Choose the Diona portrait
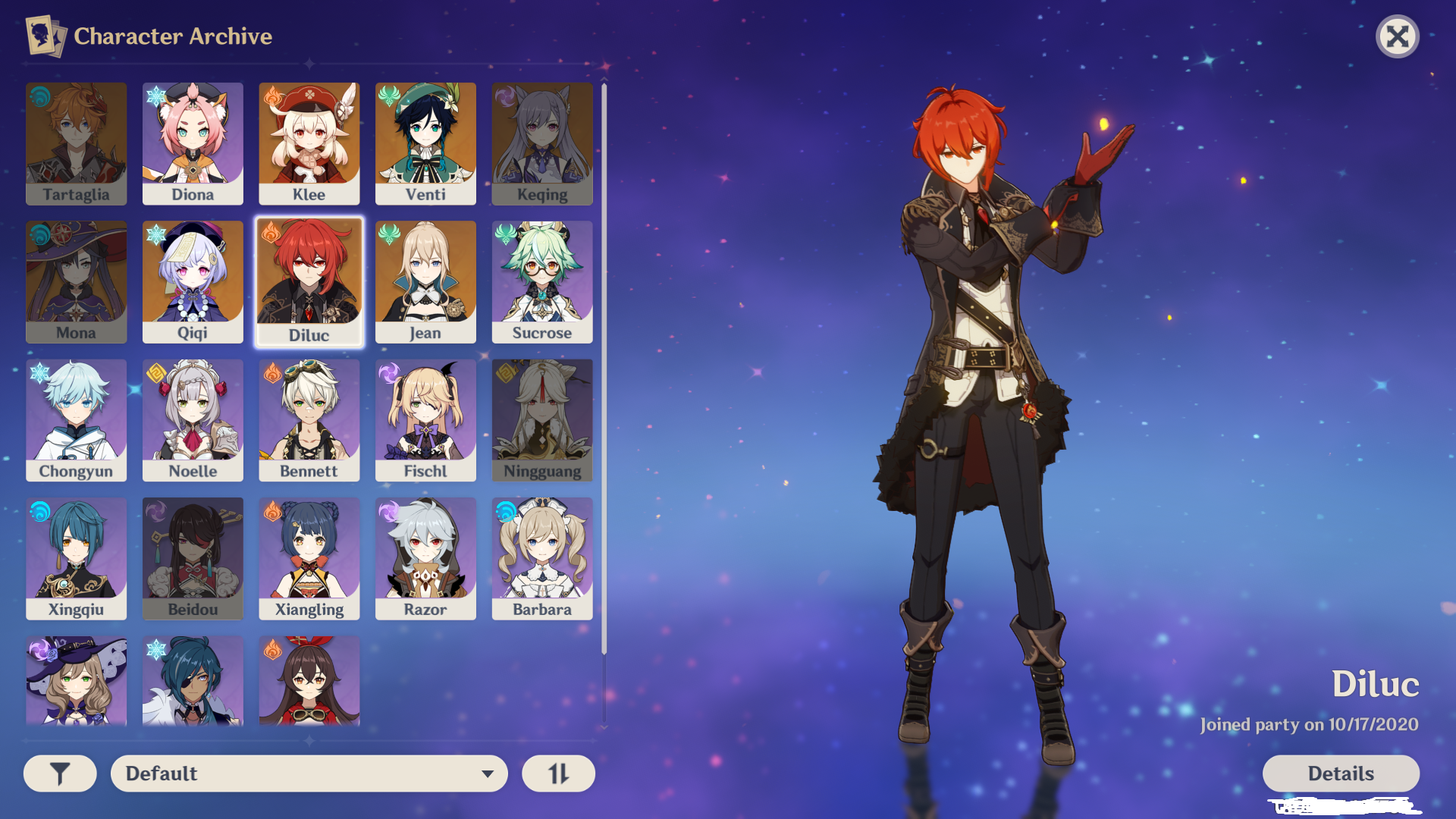Viewport: 1456px width, 819px height. click(x=193, y=144)
